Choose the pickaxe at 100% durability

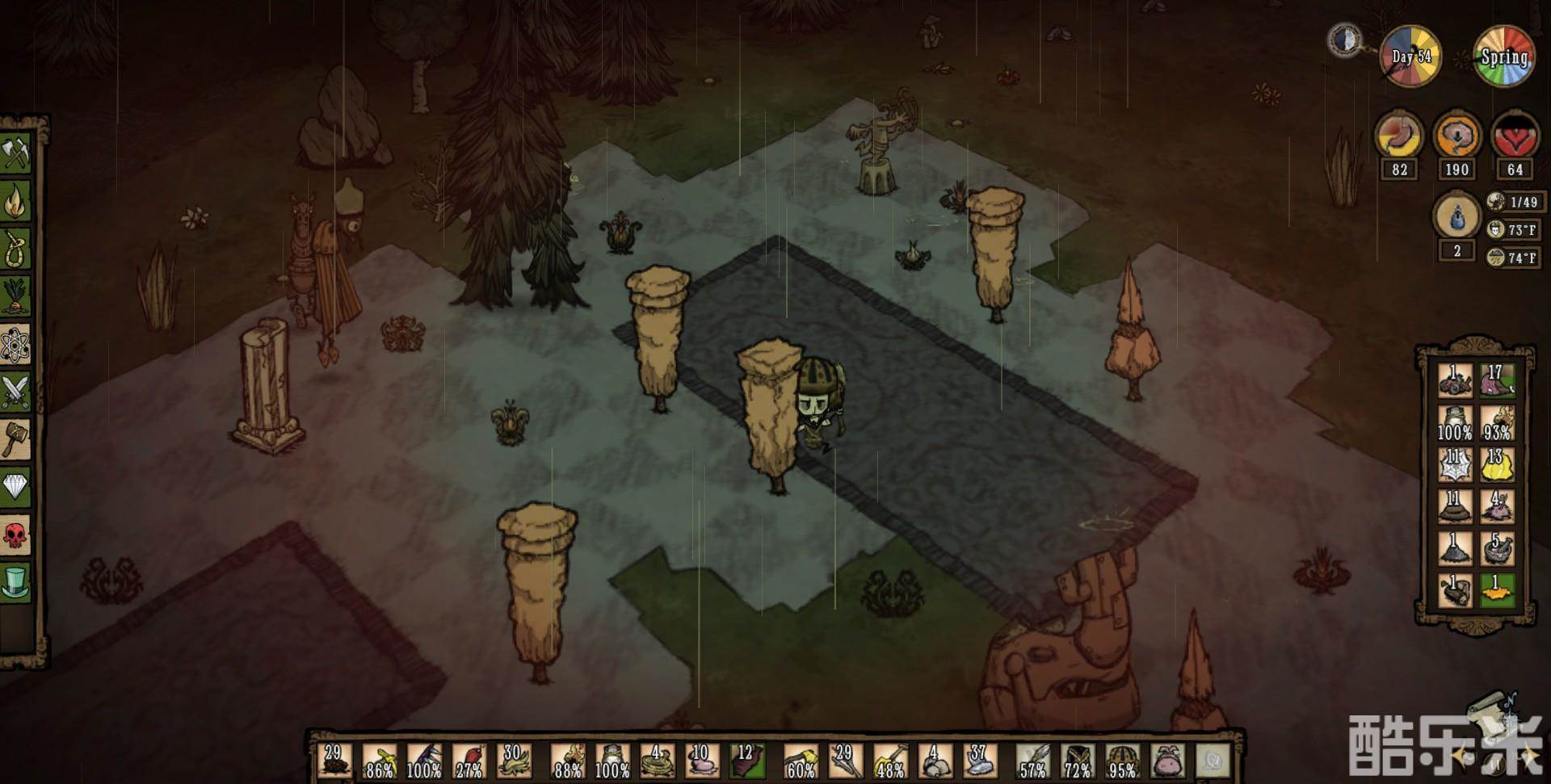[424, 761]
